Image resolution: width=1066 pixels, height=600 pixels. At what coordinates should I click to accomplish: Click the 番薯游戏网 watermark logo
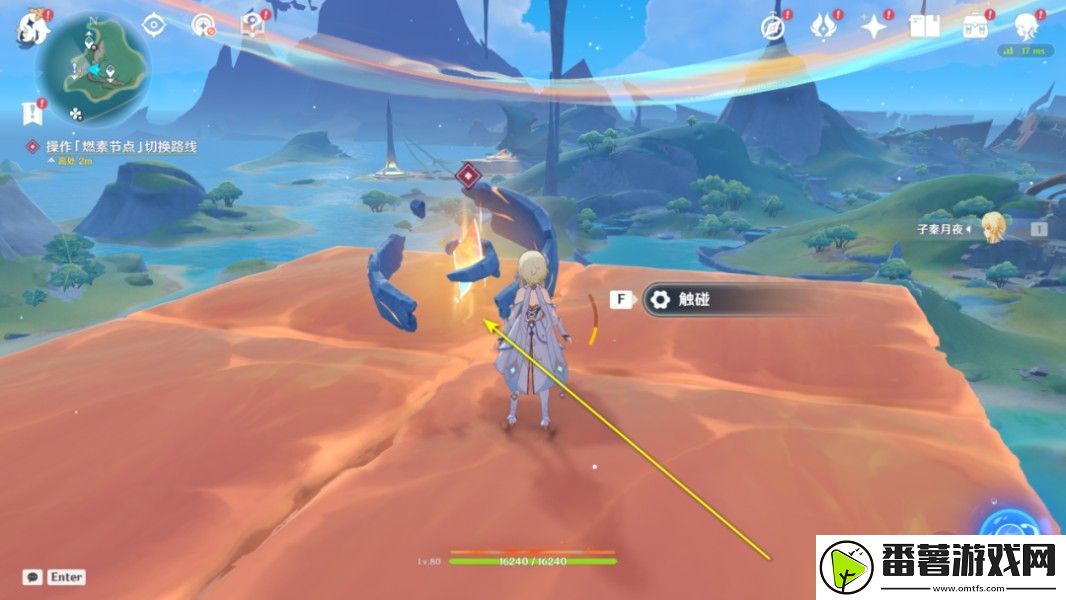(x=940, y=567)
